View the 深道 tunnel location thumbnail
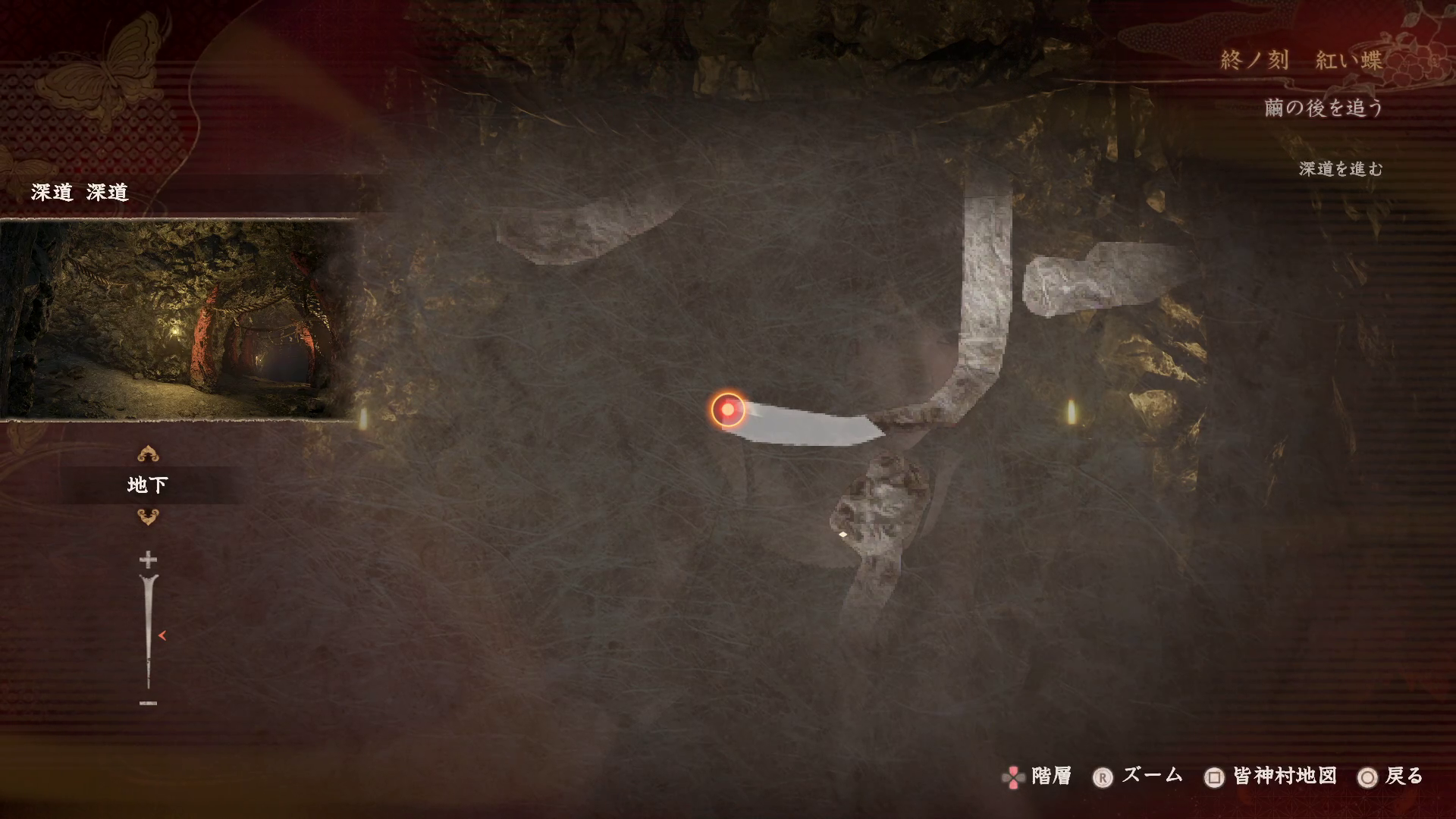The image size is (1456, 819). [x=179, y=318]
